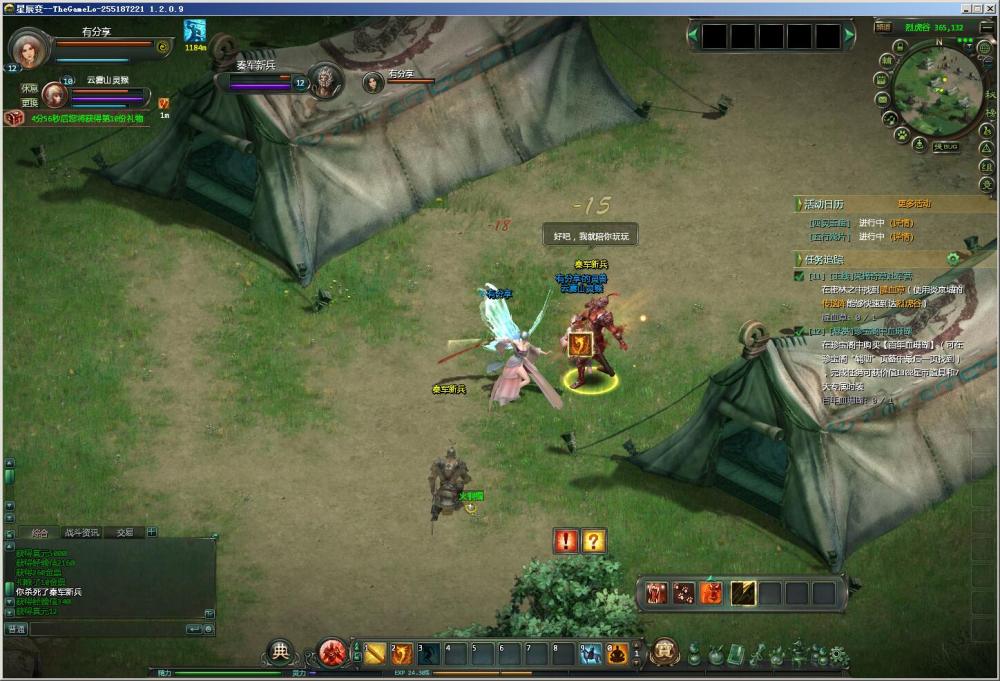Click the red exclamation mark notification

pyautogui.click(x=567, y=541)
